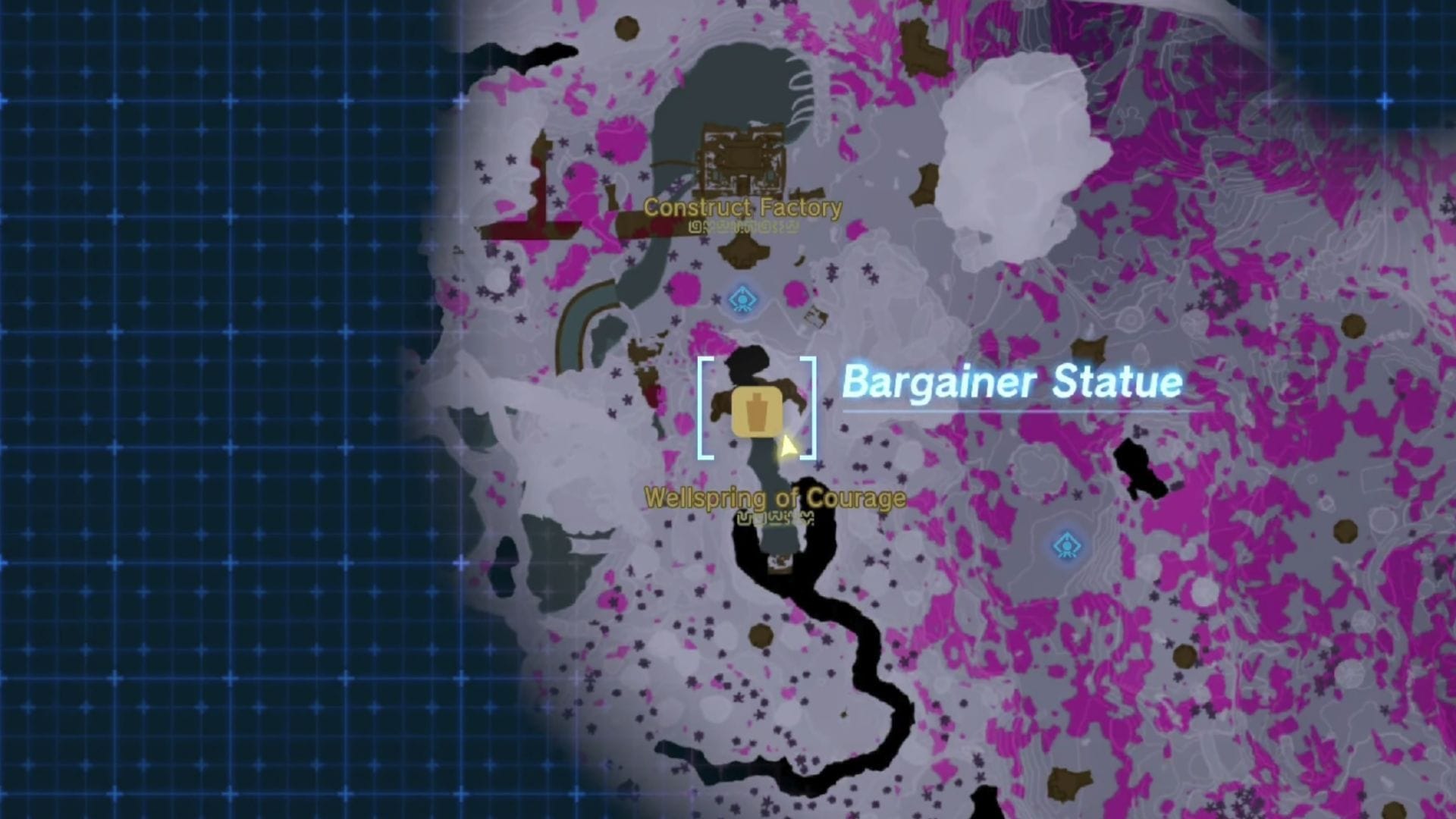Click the Lightroot icon below Construct Factory
This screenshot has height=819, width=1456.
coord(743,300)
